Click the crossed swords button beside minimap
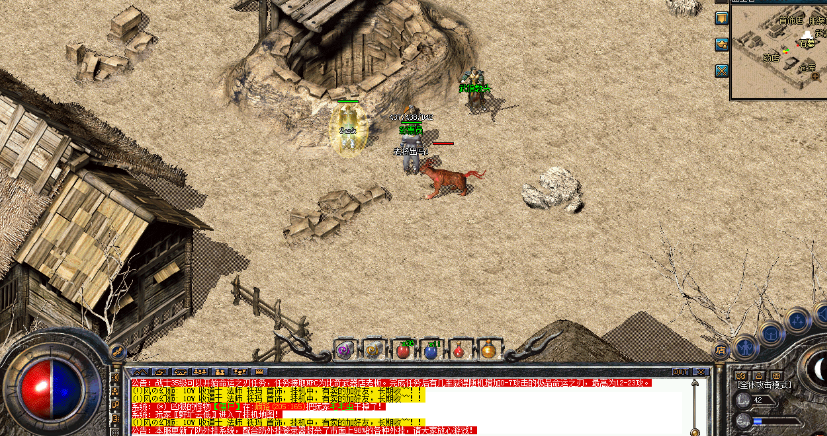 [721, 70]
